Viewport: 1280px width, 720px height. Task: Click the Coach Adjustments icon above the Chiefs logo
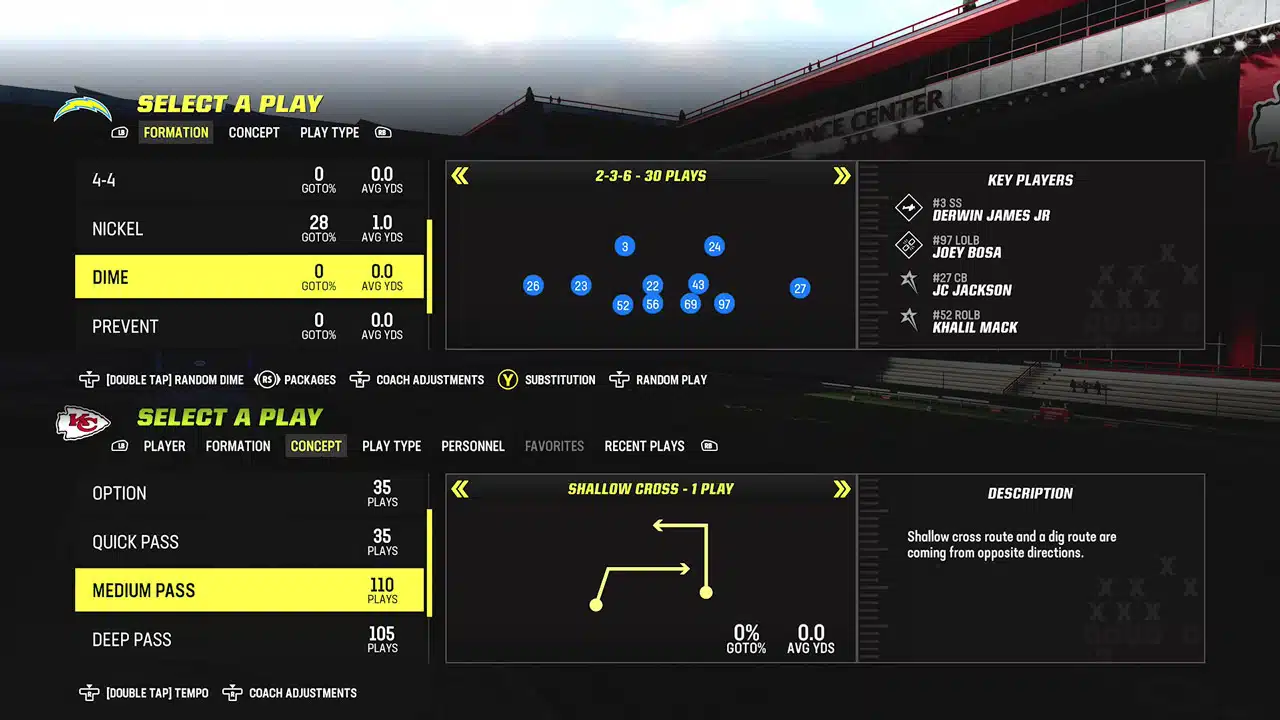coord(359,380)
